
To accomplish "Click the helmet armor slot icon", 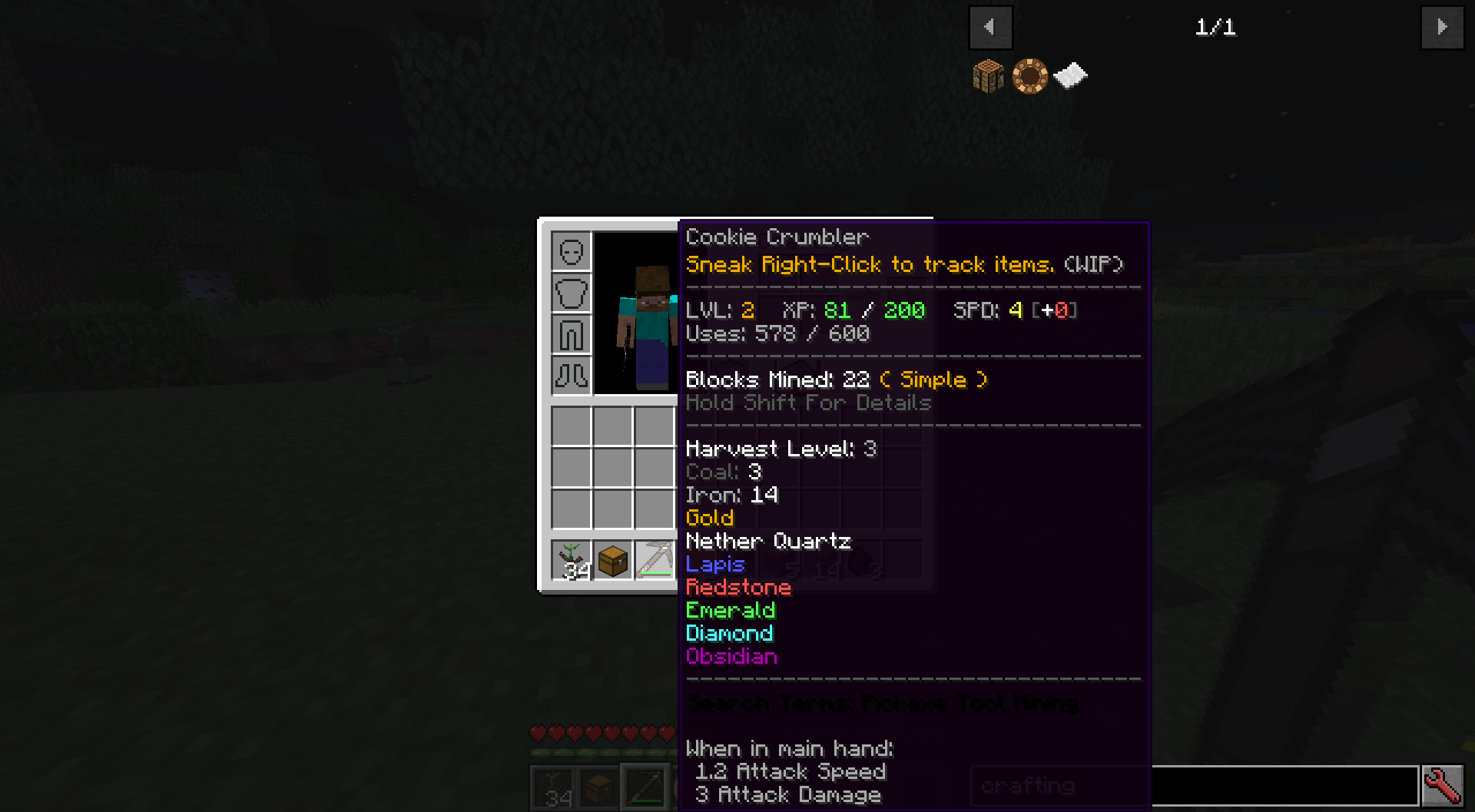I will (570, 251).
